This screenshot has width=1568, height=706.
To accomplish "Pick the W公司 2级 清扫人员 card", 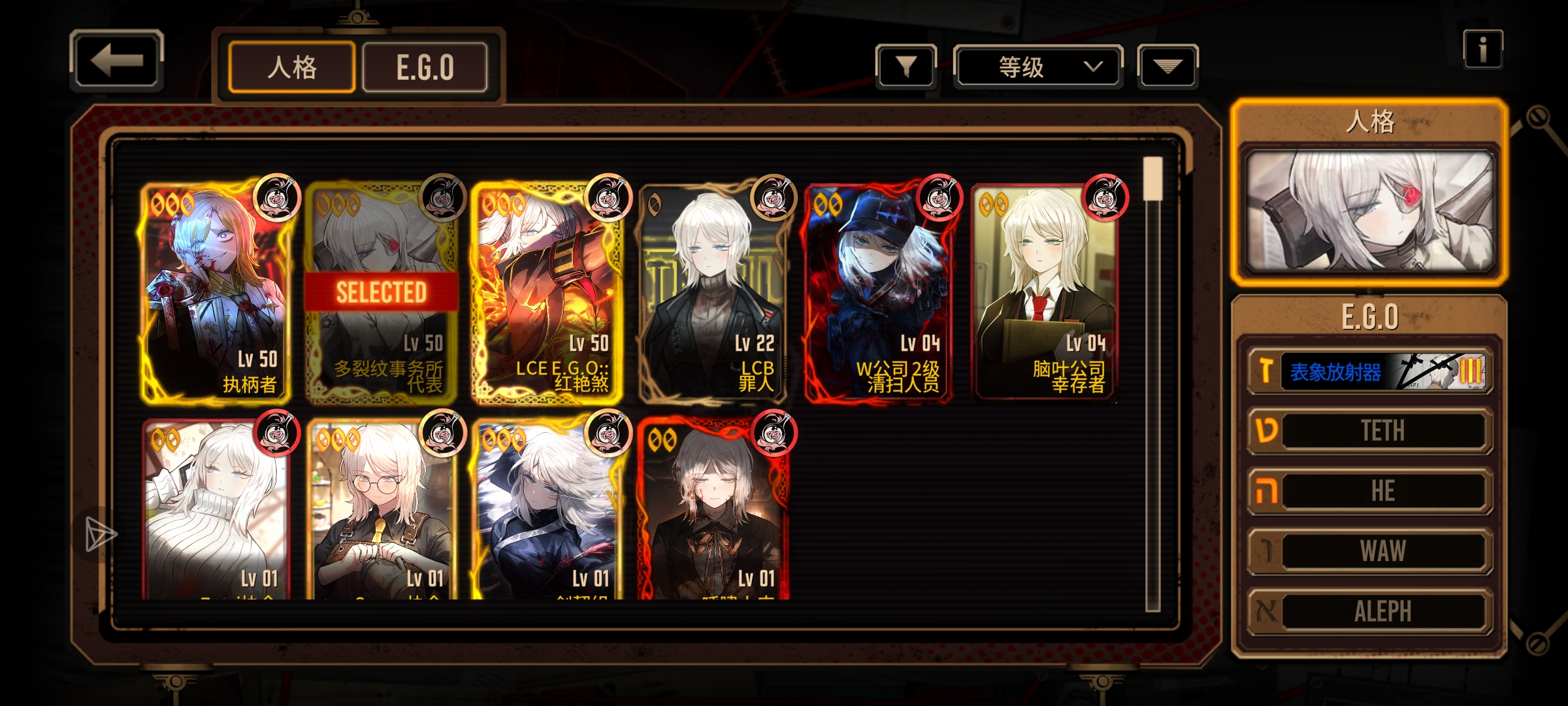I will click(878, 292).
